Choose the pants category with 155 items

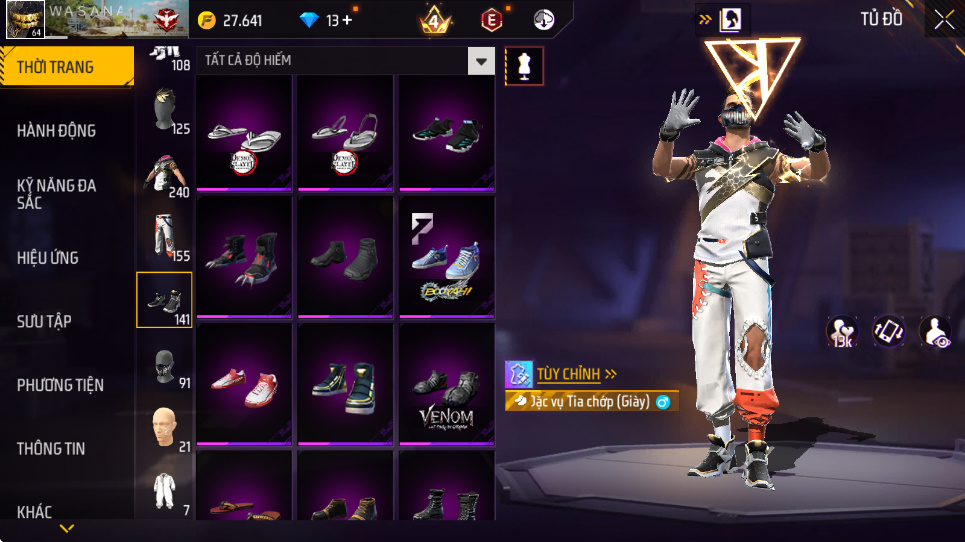pyautogui.click(x=164, y=237)
